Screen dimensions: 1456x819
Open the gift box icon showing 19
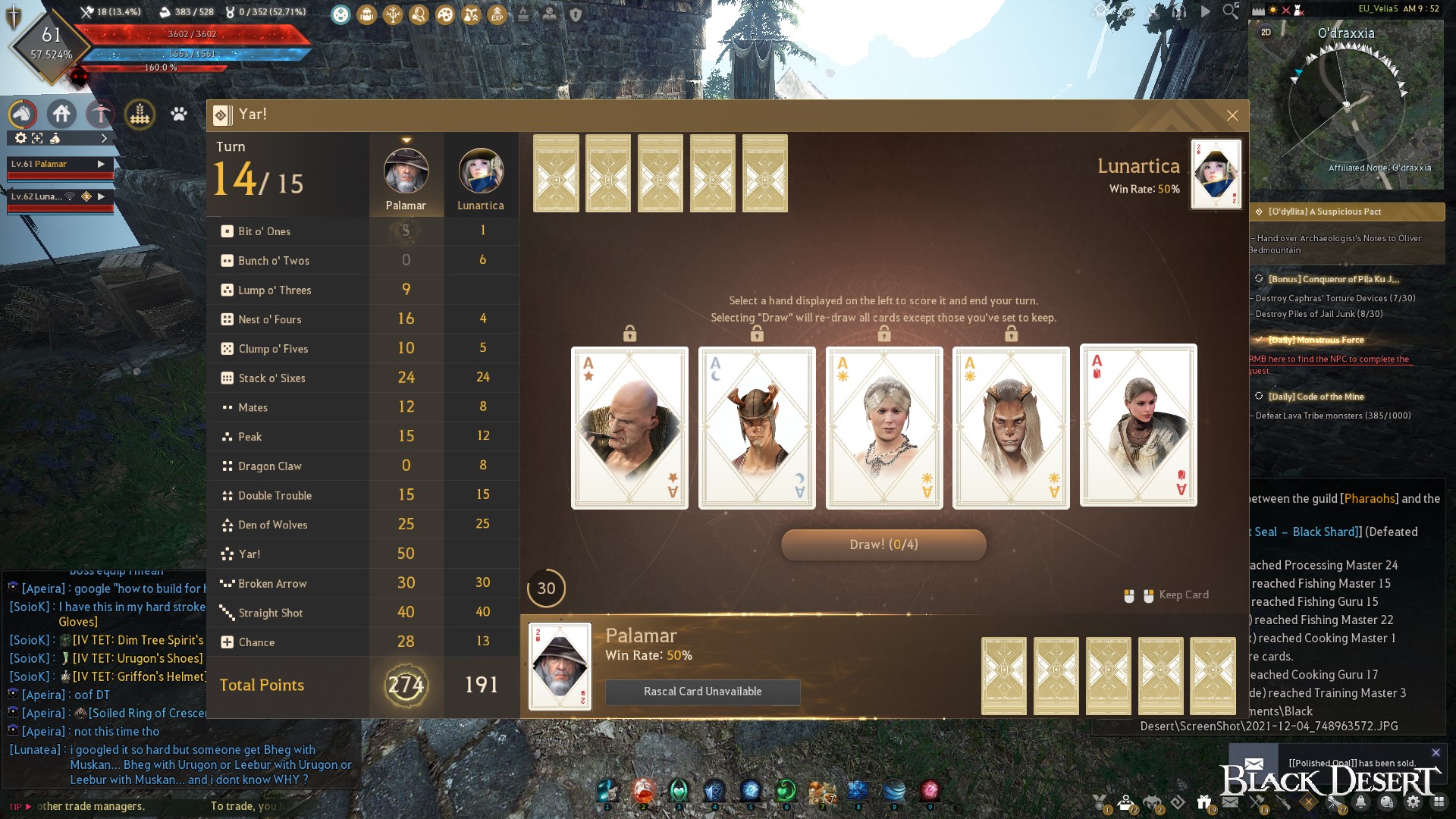pos(1204,802)
